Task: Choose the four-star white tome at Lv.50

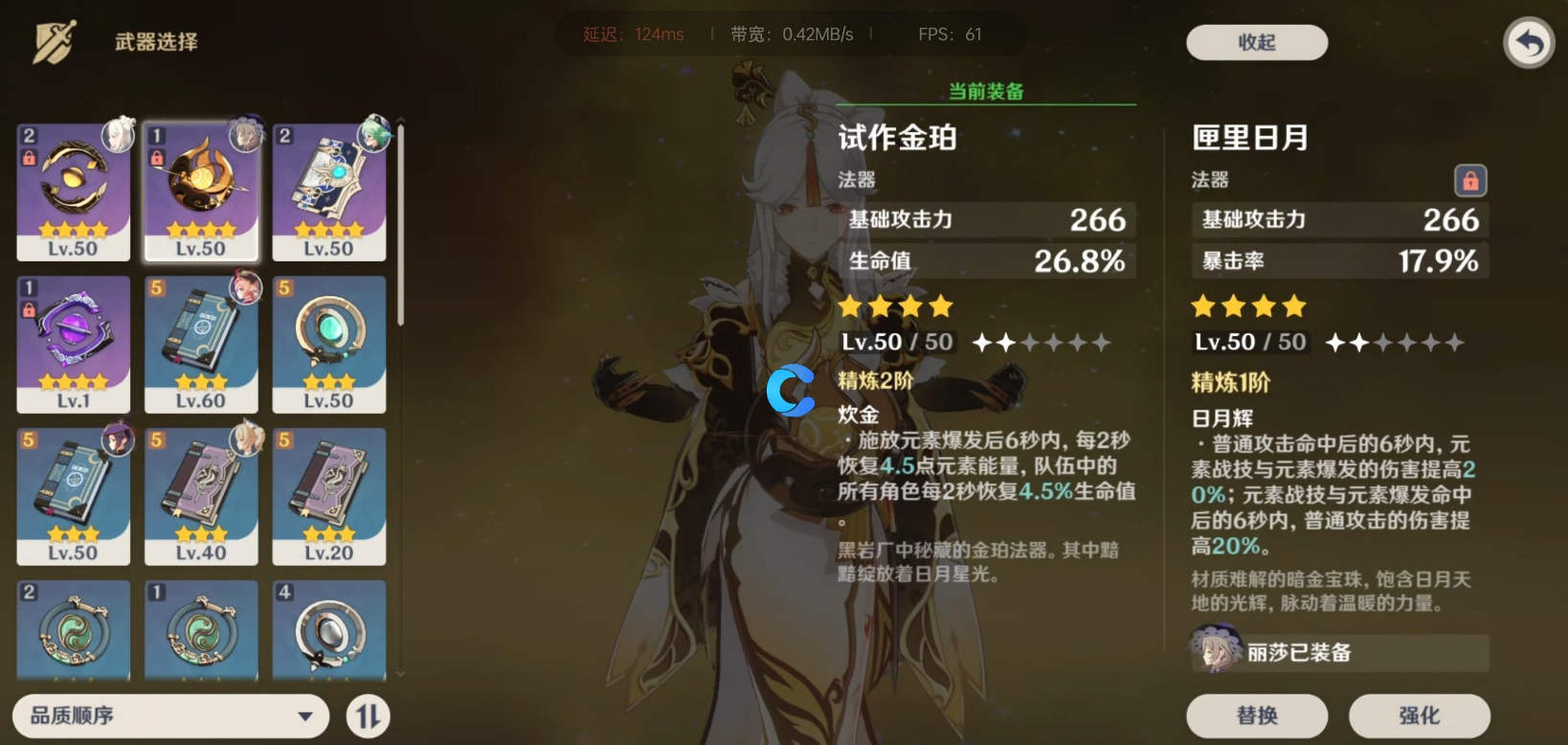Action: point(329,192)
